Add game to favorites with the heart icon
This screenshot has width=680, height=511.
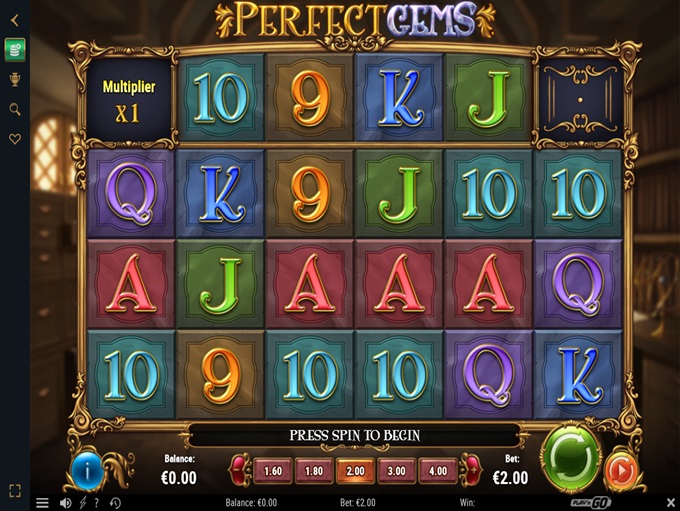tap(15, 140)
